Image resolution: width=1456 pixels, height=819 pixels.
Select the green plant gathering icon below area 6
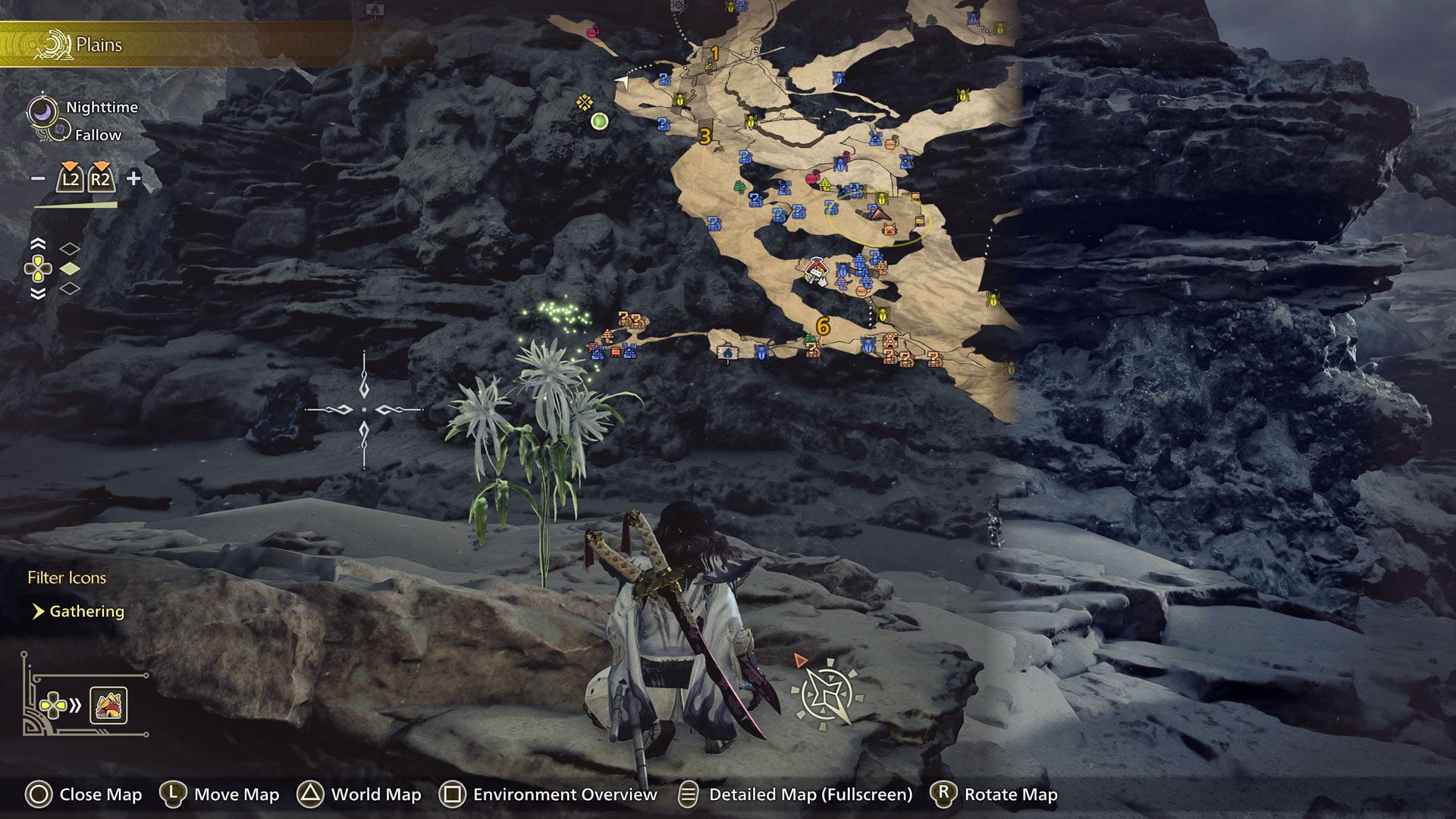click(808, 339)
